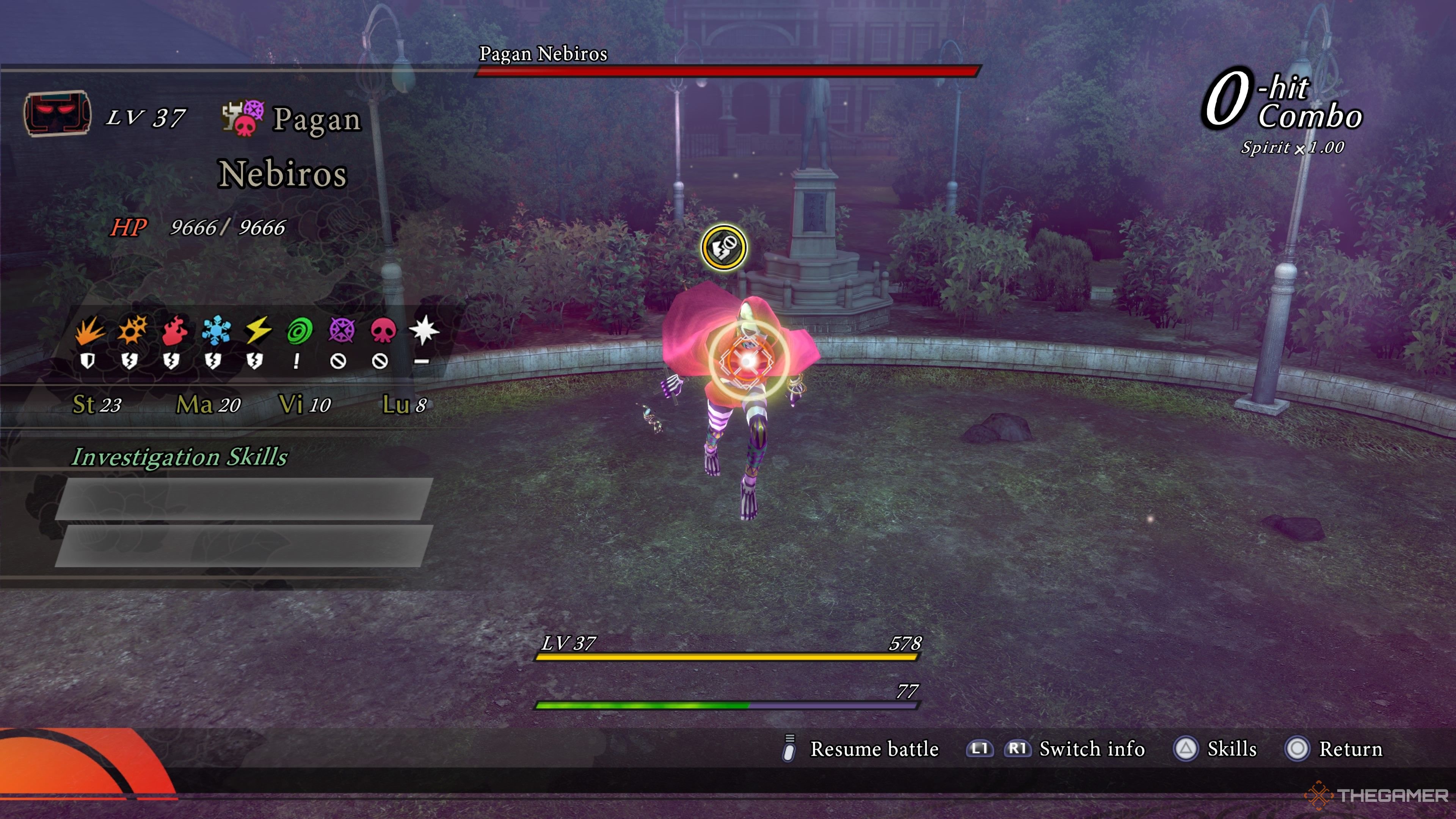This screenshot has height=819, width=1456.
Task: Select the orange gun burst affinity icon
Action: (x=132, y=330)
